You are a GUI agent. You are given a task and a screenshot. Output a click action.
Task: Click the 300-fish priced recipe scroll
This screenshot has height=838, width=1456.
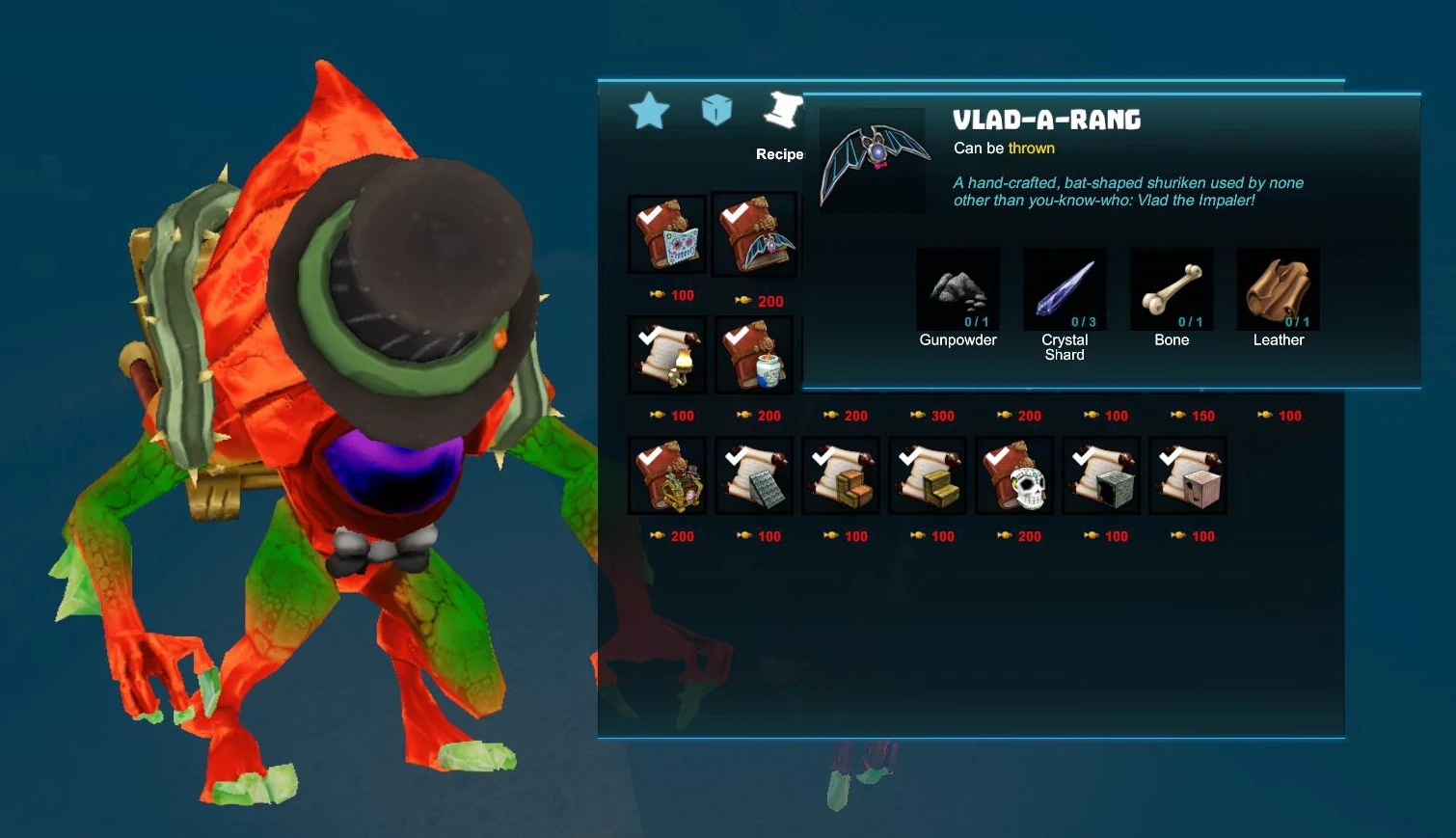pos(935,416)
